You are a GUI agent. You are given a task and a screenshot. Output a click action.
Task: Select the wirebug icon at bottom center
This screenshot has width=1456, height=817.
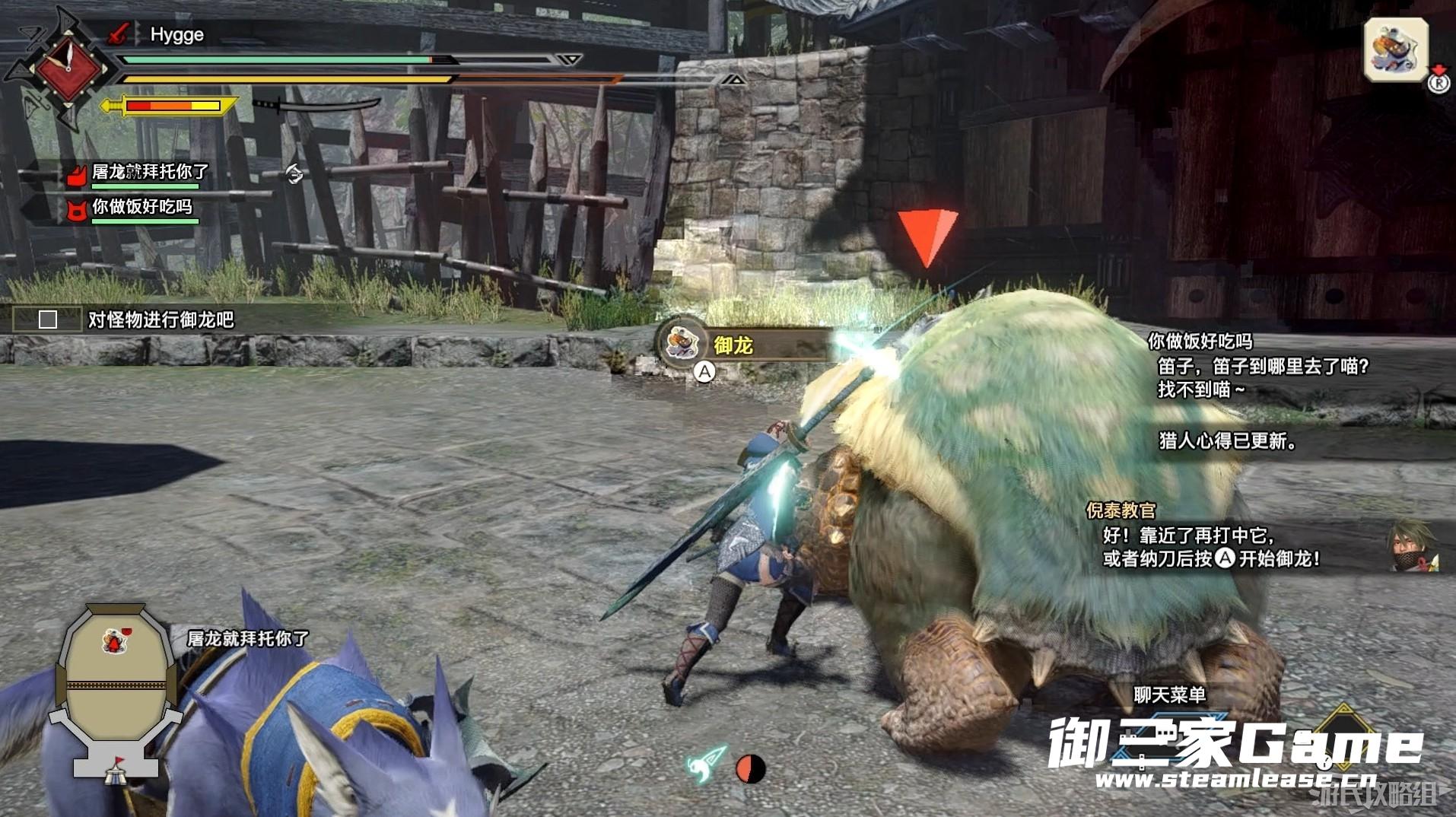[x=707, y=763]
